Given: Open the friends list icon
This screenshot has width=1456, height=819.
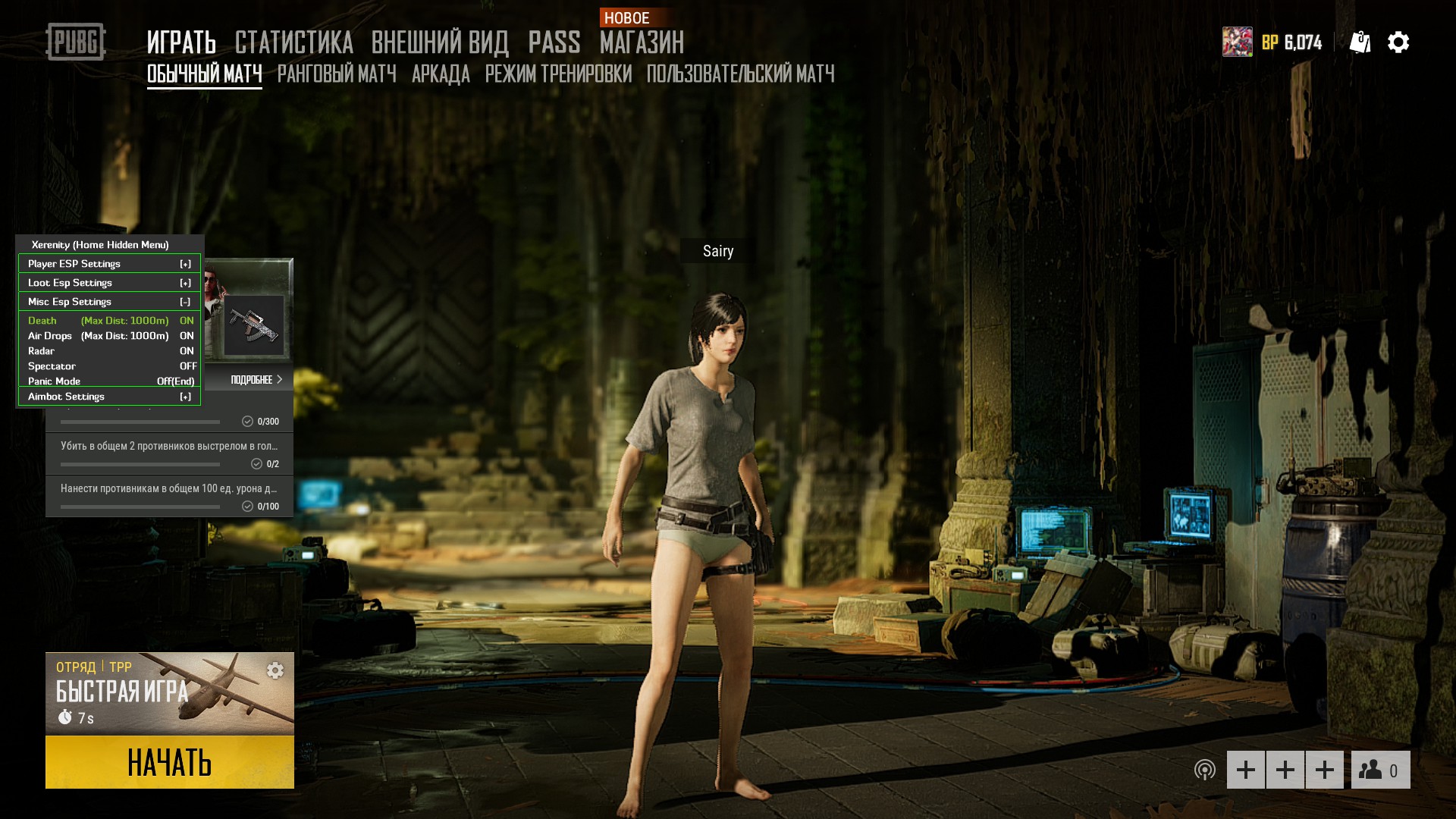Looking at the screenshot, I should tap(1380, 770).
